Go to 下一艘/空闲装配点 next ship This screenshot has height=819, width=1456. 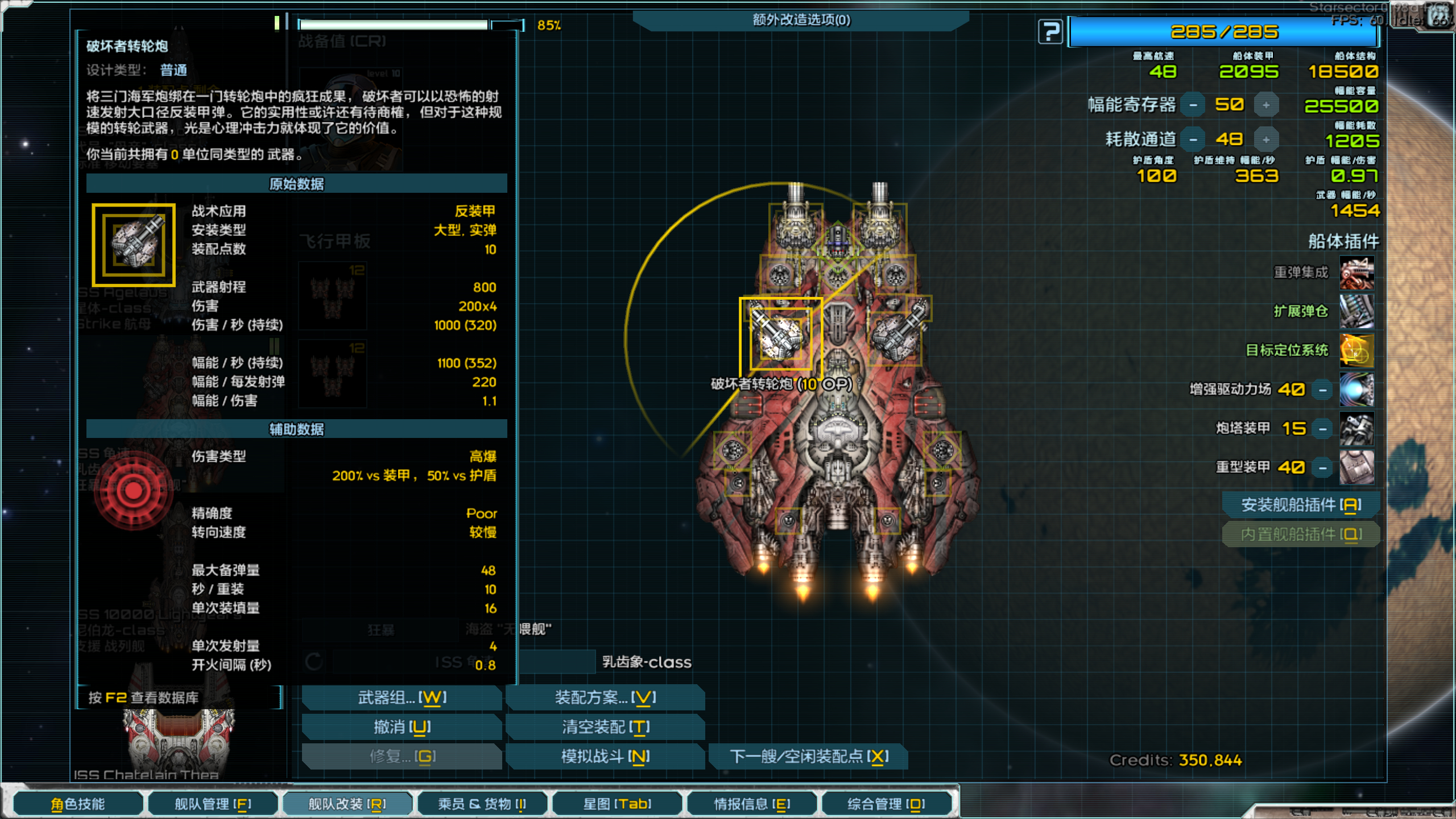(x=808, y=756)
